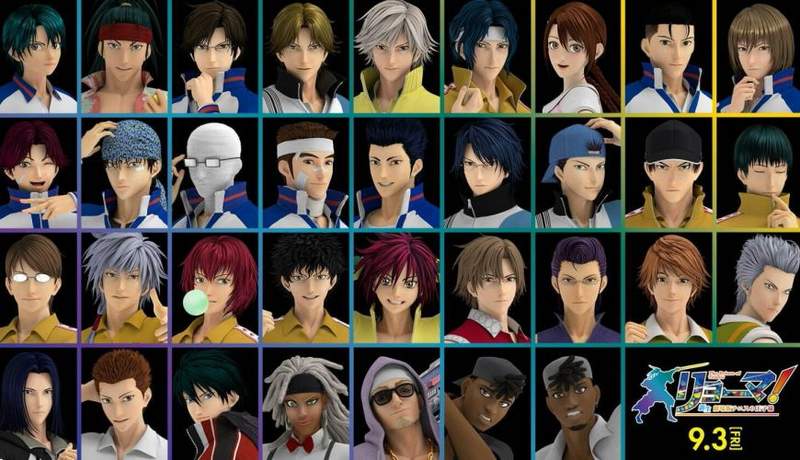800x460 pixels.
Task: Pick the white-masked character with glasses
Action: 215,172
